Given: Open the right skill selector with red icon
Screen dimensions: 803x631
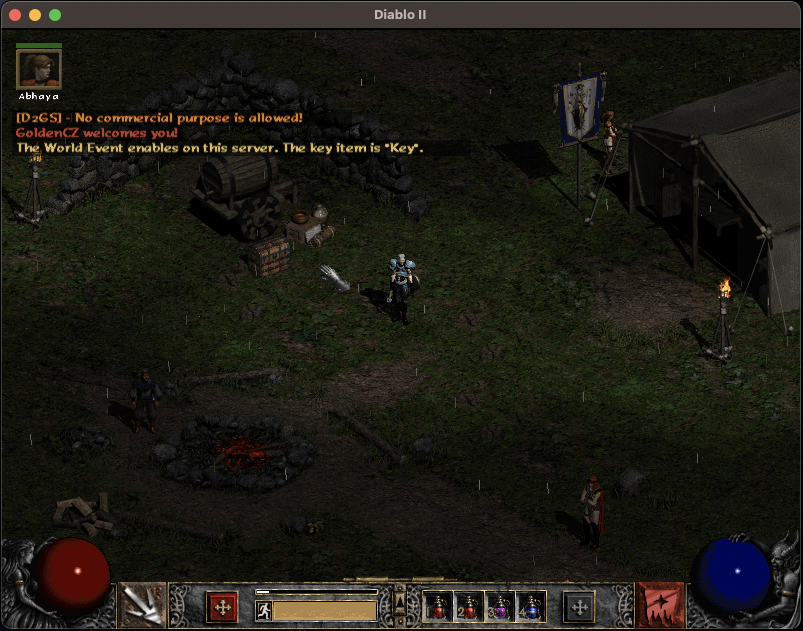Looking at the screenshot, I should (660, 605).
